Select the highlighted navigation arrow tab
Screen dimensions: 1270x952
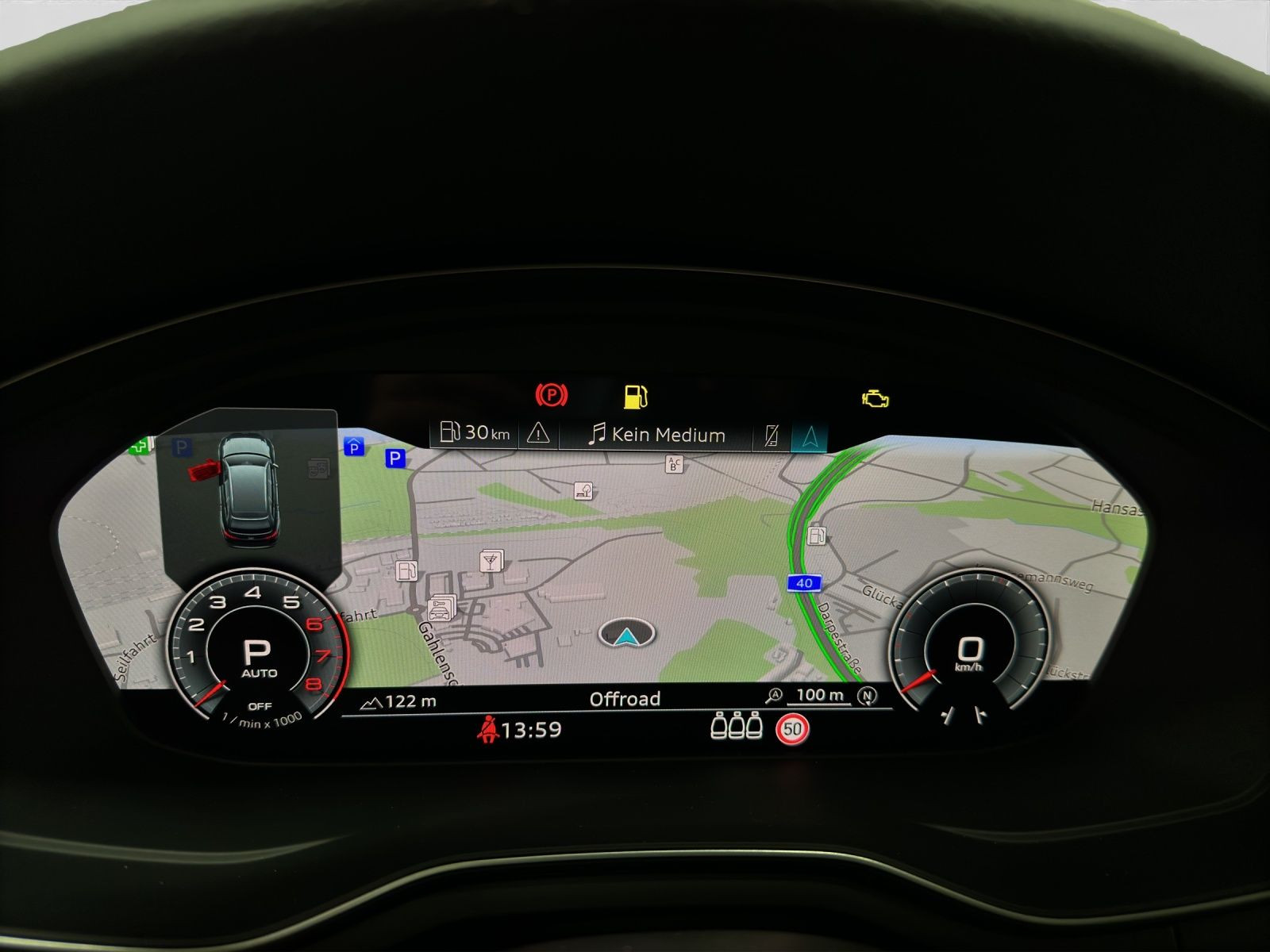[x=810, y=436]
